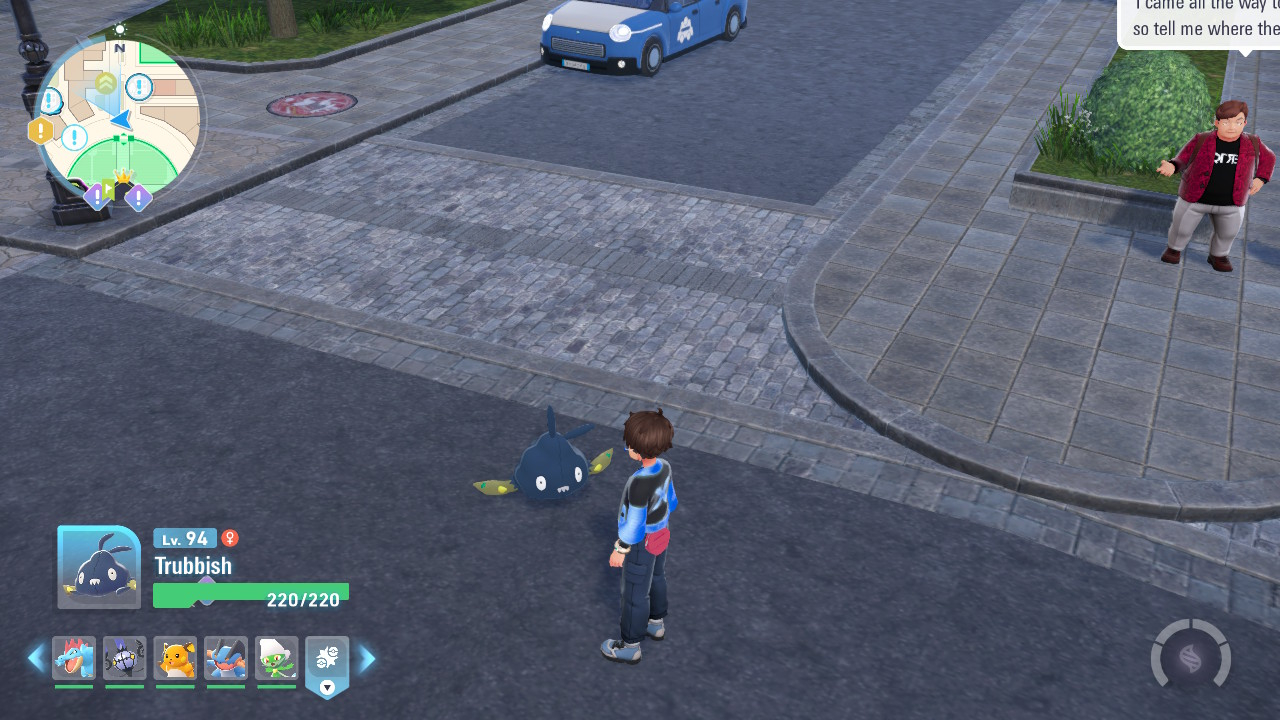Click the green flag marker on minimap
Image resolution: width=1280 pixels, height=720 pixels.
[x=108, y=187]
